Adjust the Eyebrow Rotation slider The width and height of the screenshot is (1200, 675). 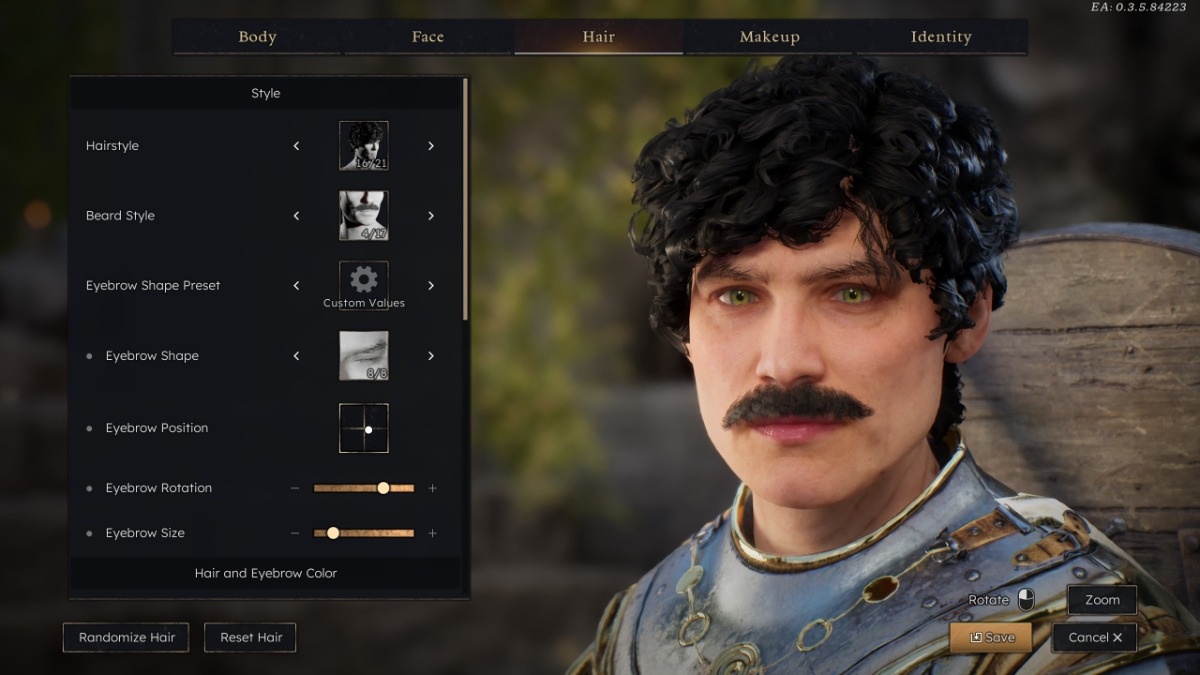[383, 488]
